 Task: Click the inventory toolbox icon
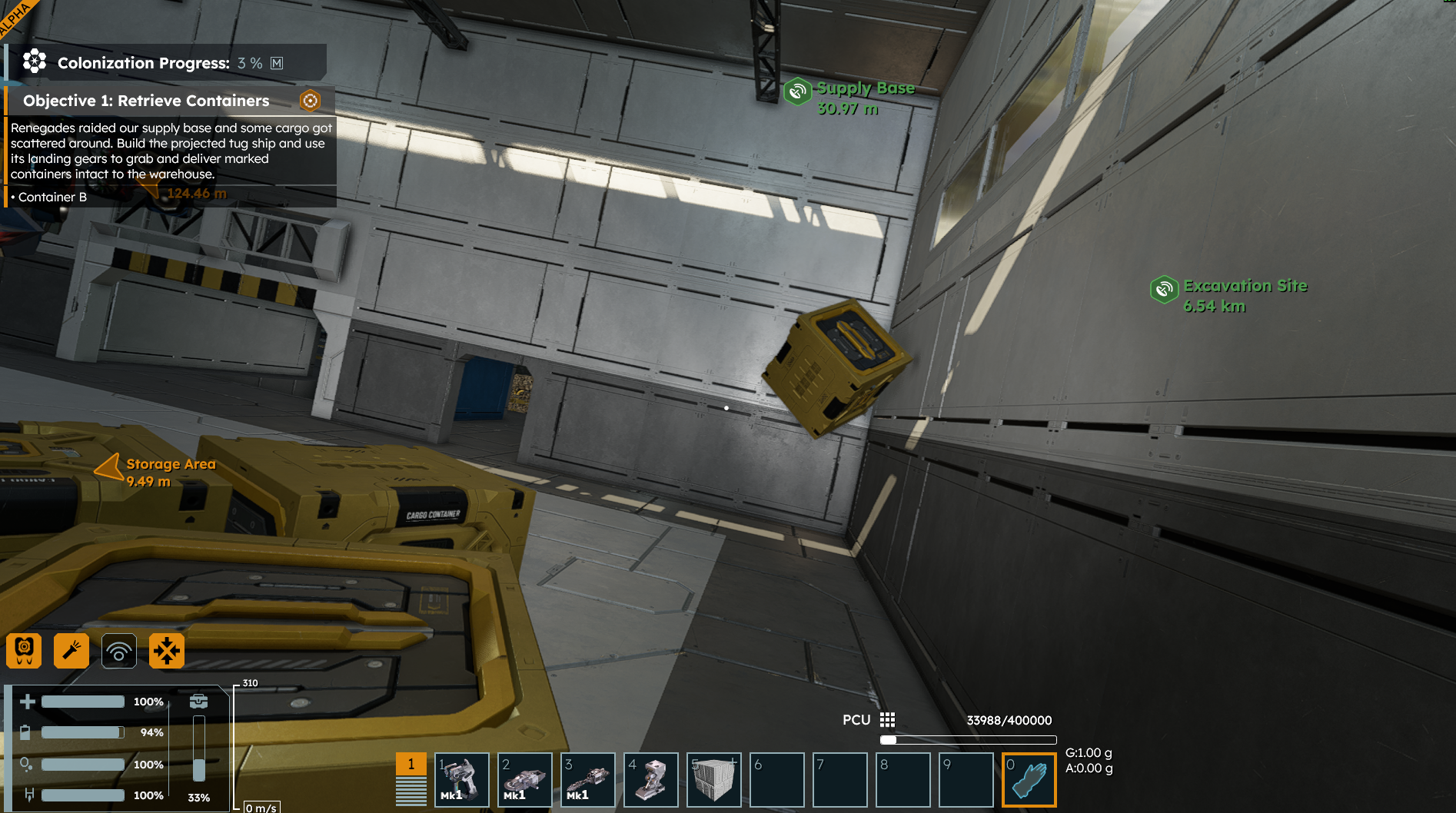[x=198, y=701]
